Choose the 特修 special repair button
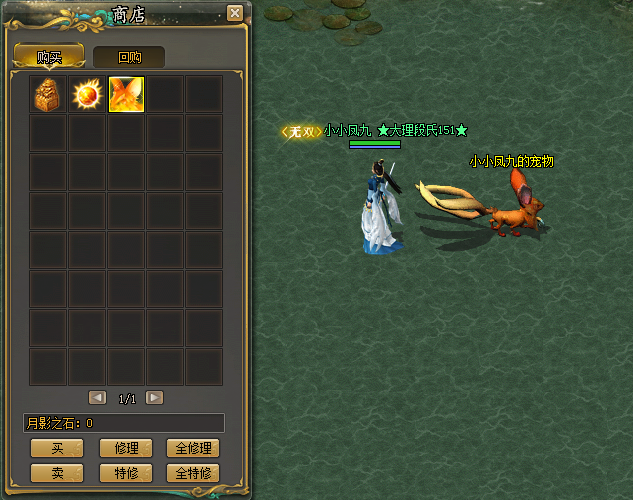 click(126, 472)
